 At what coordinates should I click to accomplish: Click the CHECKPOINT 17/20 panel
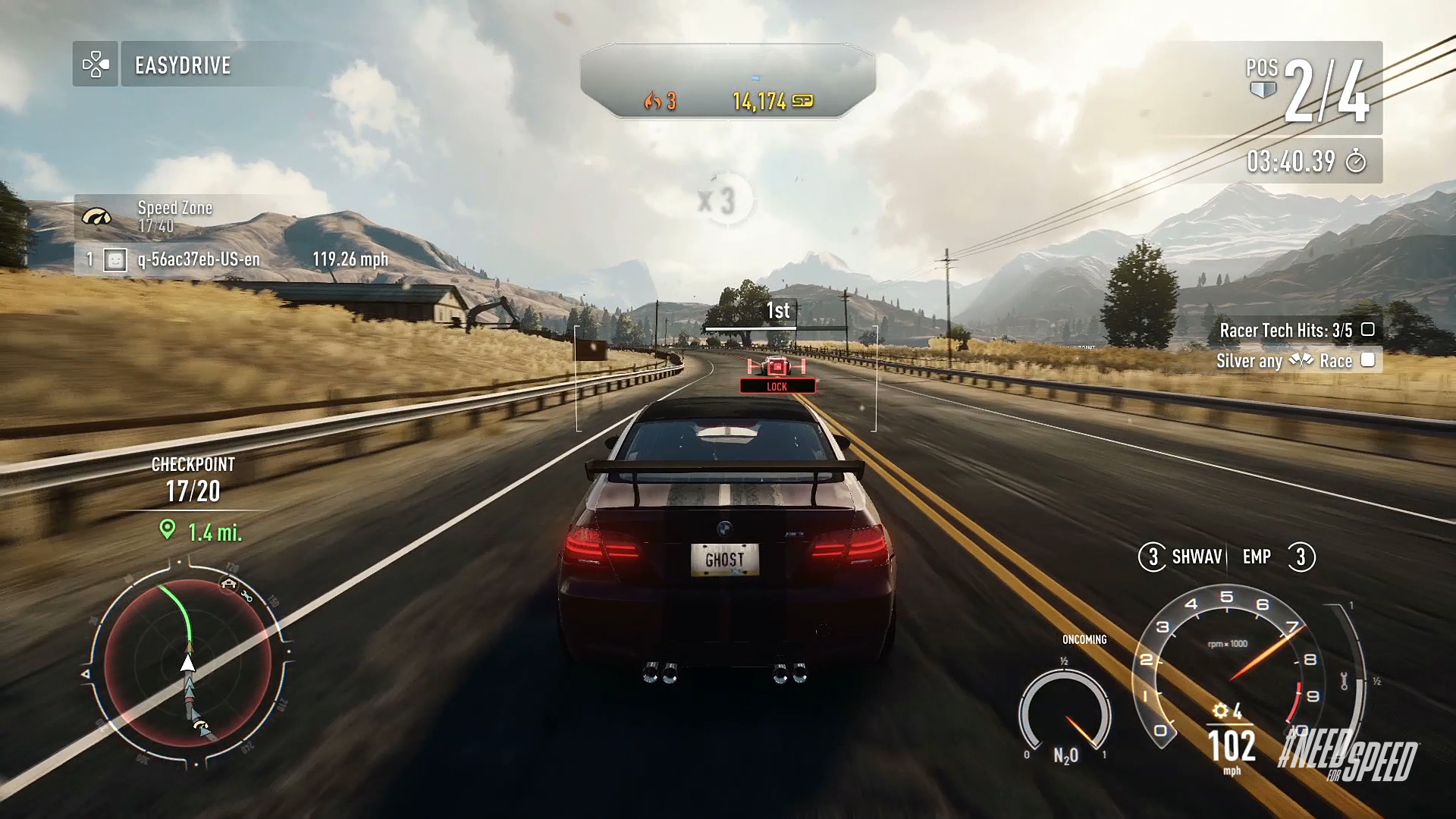coord(193,478)
